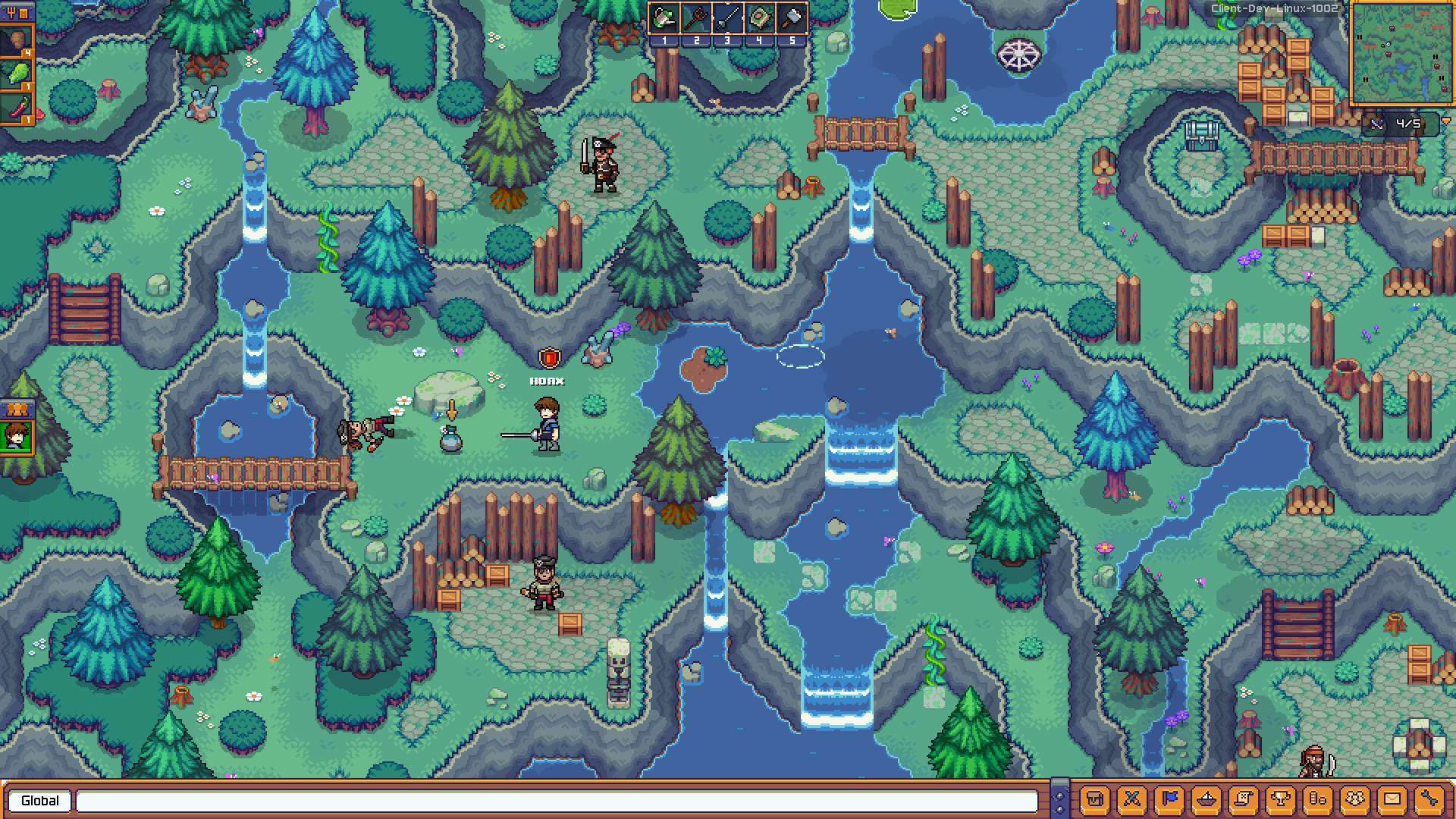Select the pitchfork in hotbar slot 2
The width and height of the screenshot is (1456, 819).
click(x=695, y=18)
